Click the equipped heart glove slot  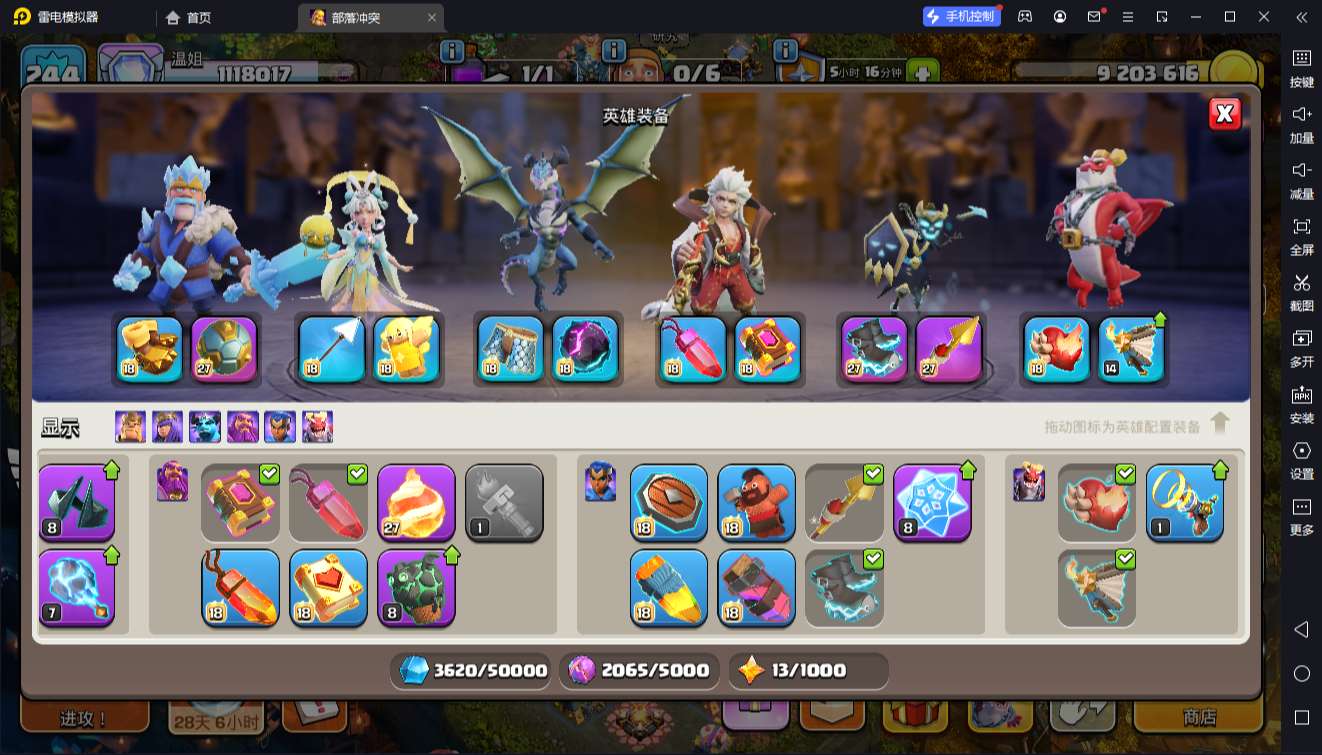(x=1057, y=349)
